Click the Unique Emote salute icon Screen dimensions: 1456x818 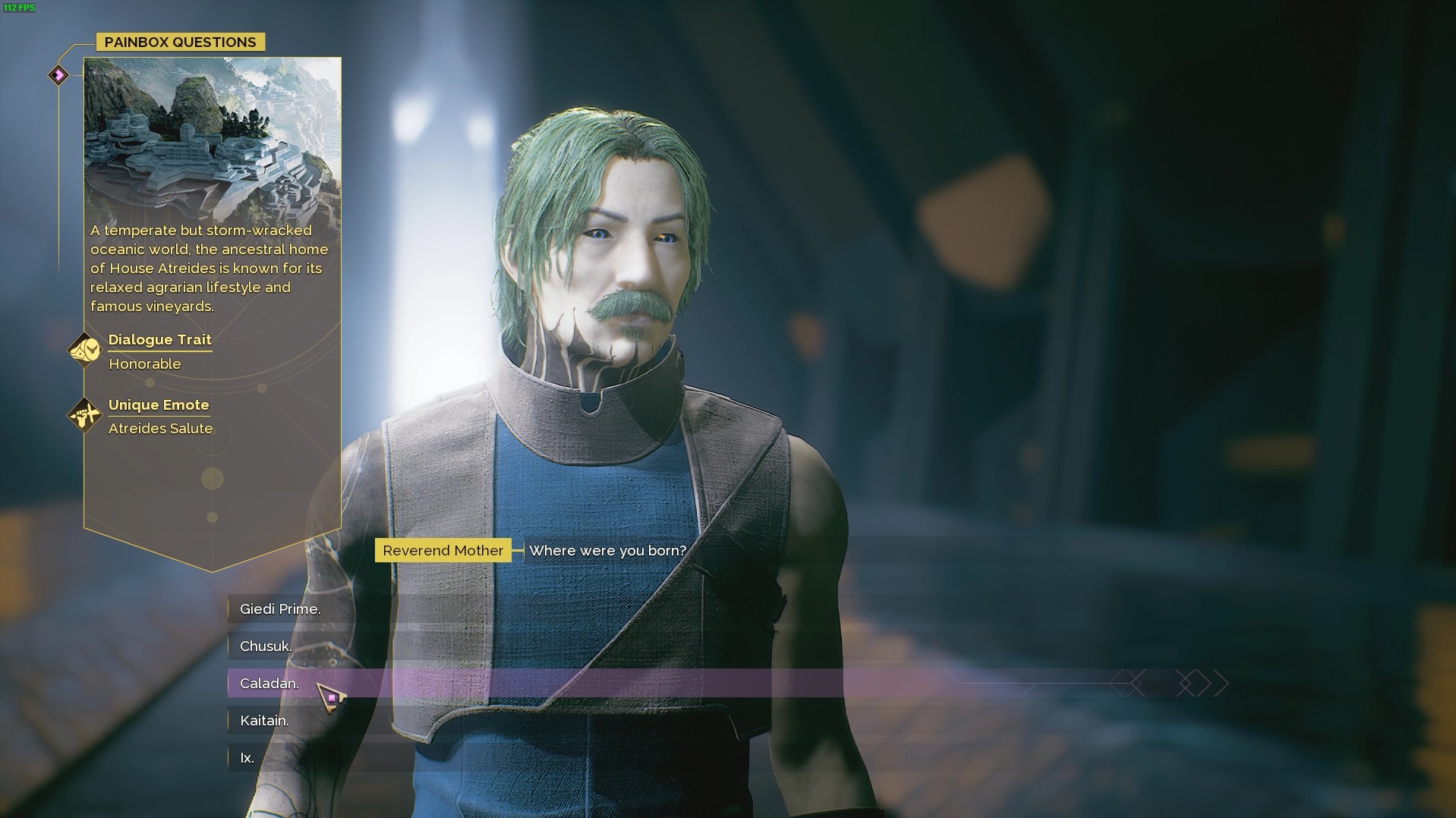pyautogui.click(x=85, y=415)
